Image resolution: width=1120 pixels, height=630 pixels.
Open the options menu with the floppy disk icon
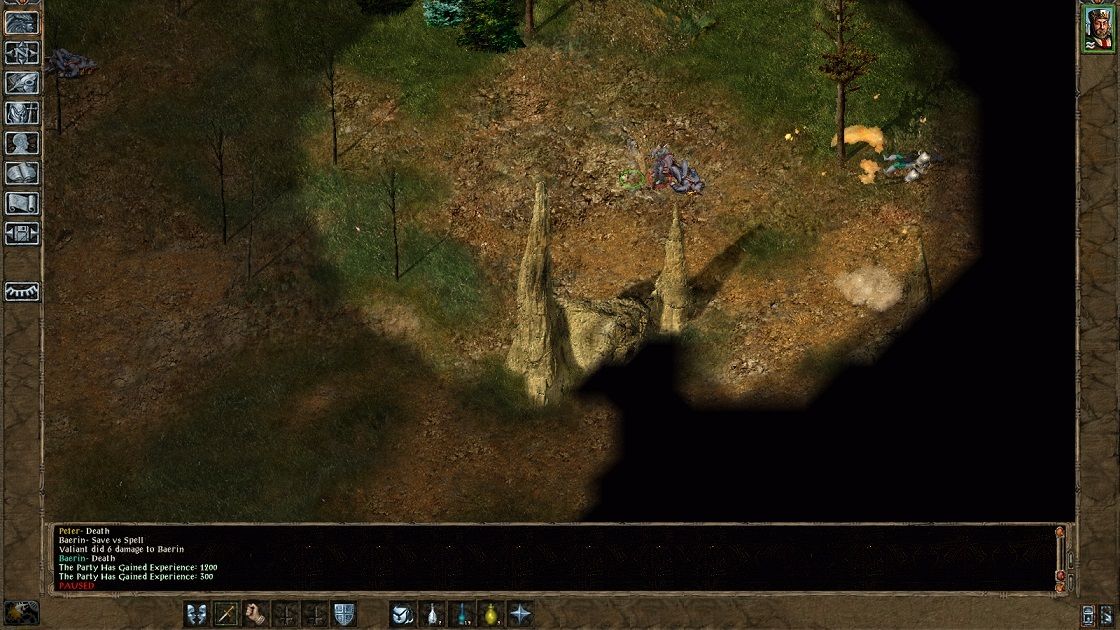pyautogui.click(x=22, y=234)
